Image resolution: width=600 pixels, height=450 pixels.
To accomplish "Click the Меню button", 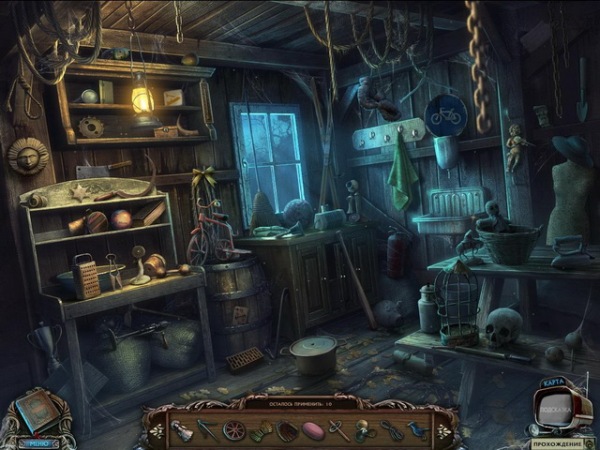I will pos(39,440).
